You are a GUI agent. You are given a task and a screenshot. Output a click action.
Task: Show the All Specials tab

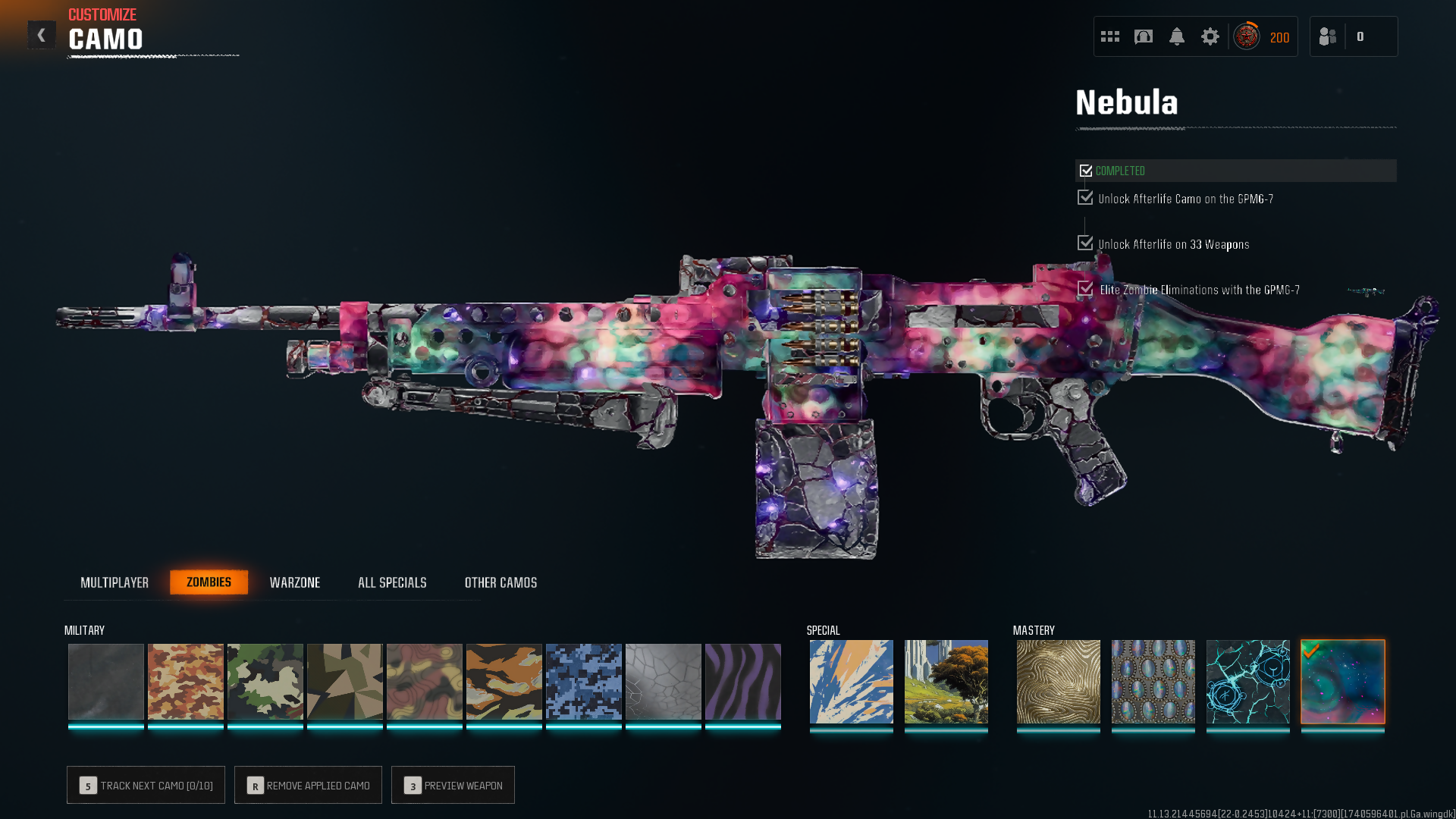[x=392, y=582]
